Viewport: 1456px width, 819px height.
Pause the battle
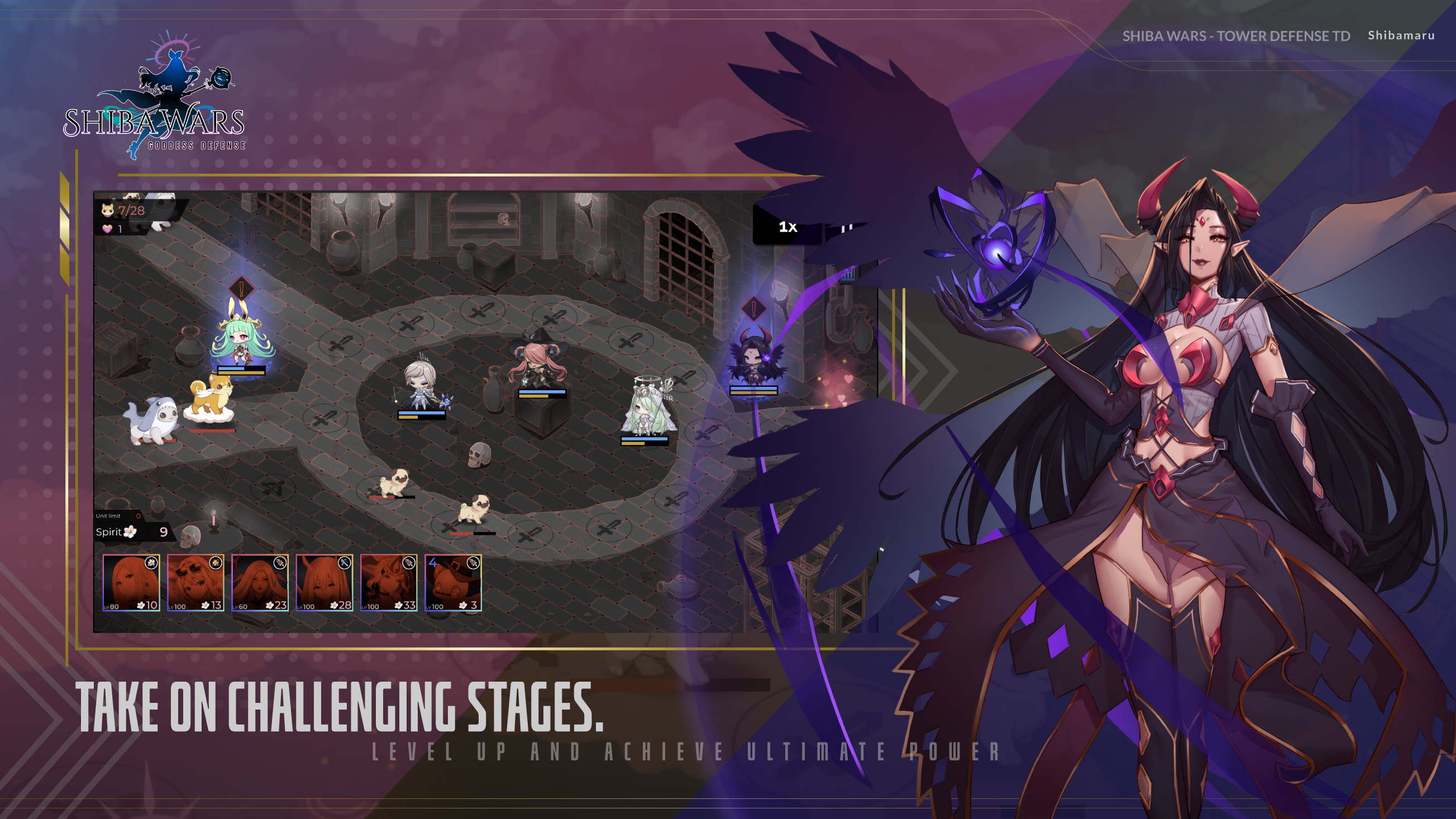coord(846,228)
